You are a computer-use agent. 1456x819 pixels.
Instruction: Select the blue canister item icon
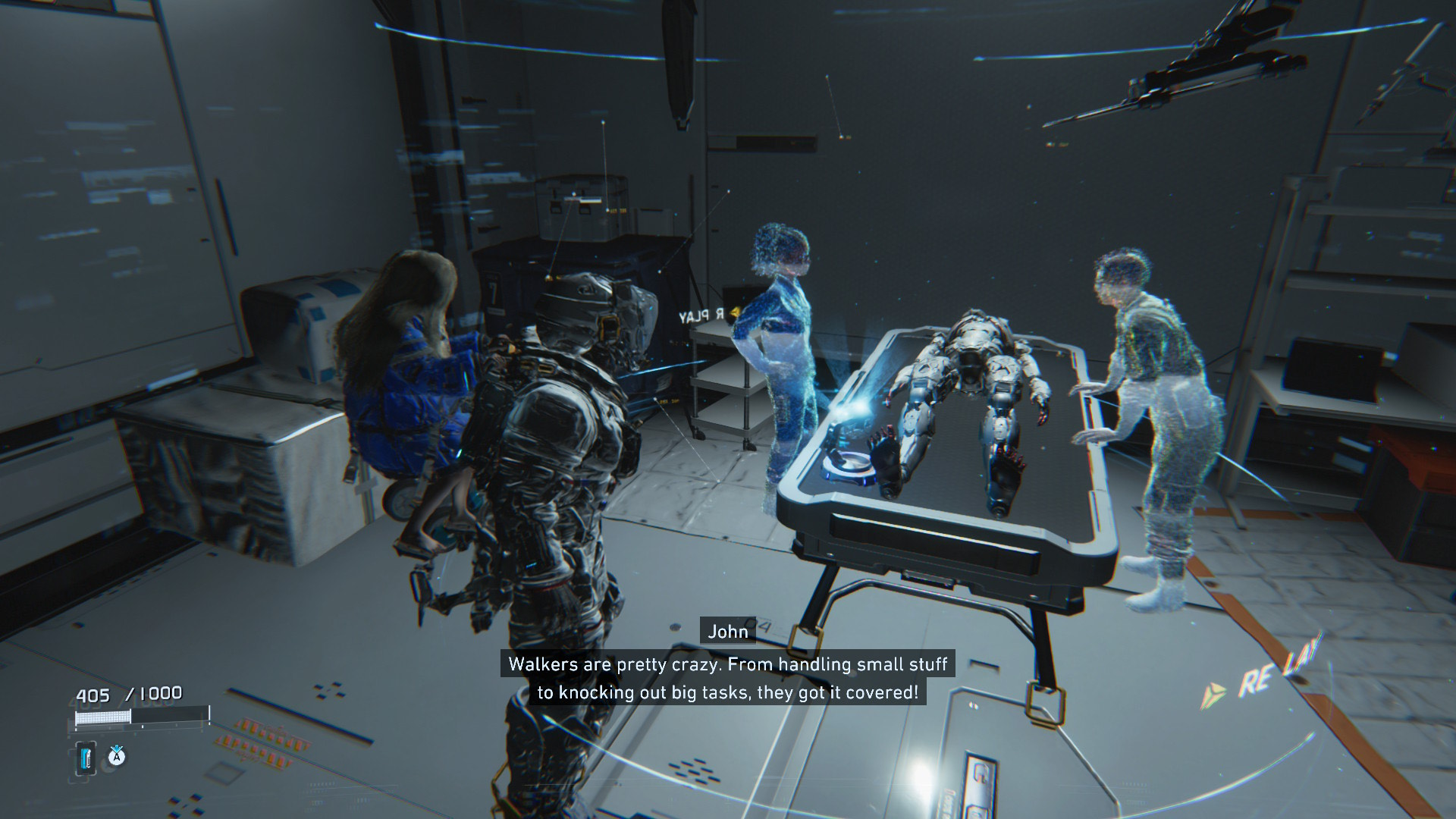(87, 759)
